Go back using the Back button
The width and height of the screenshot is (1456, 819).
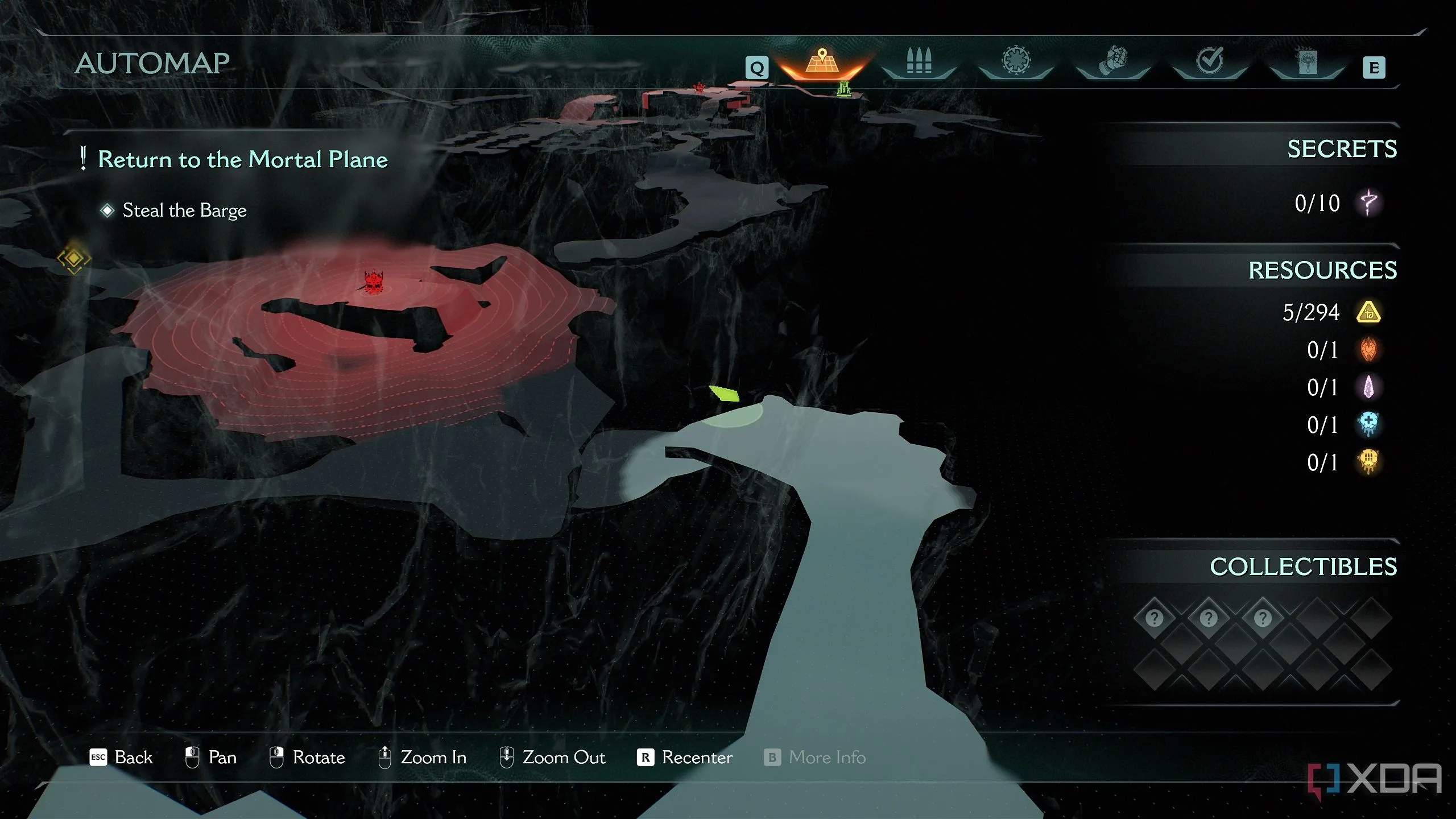tap(122, 758)
